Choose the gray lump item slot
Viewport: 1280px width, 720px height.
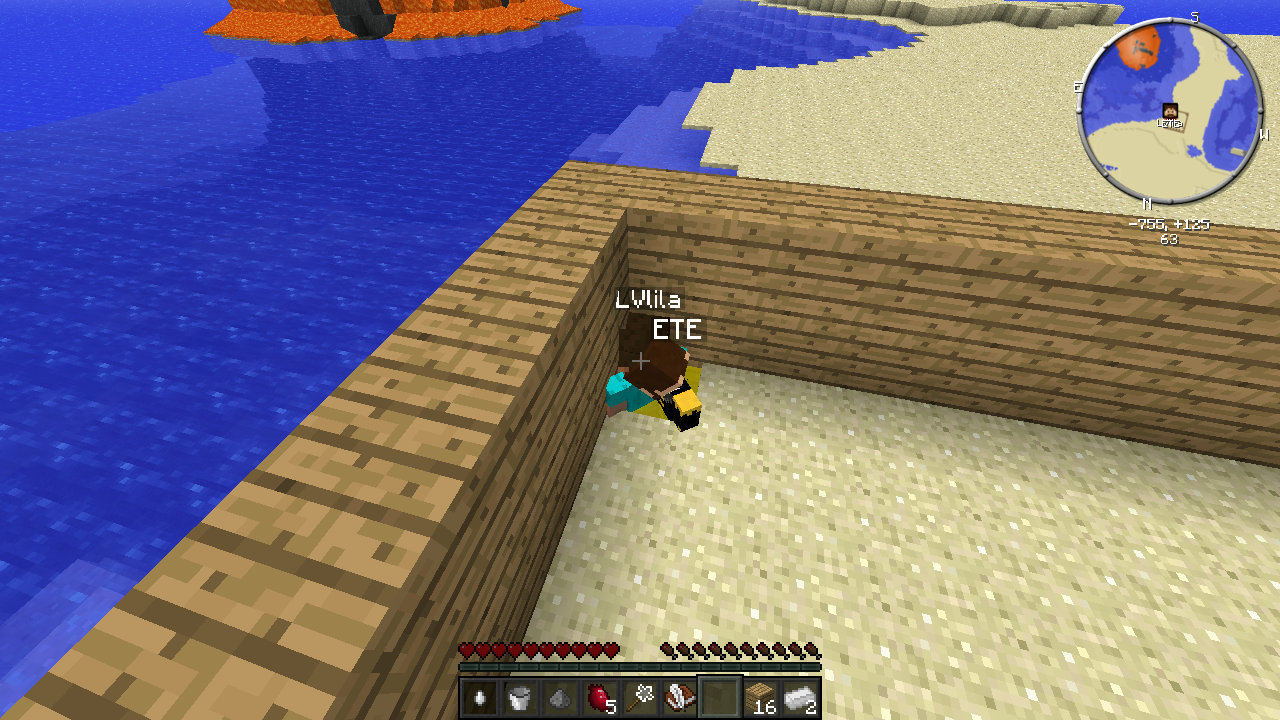559,697
